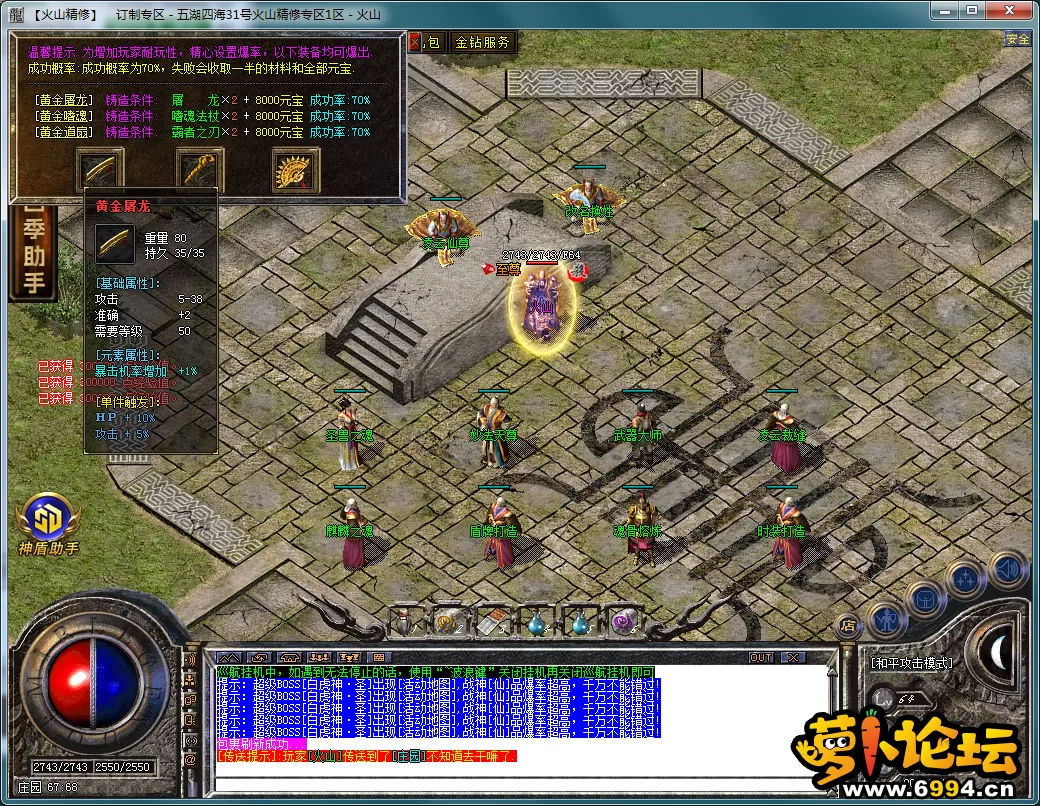Screen dimensions: 1040x806
Task: Choose the 黄金嗜魂 golden staff slot
Action: tap(199, 169)
